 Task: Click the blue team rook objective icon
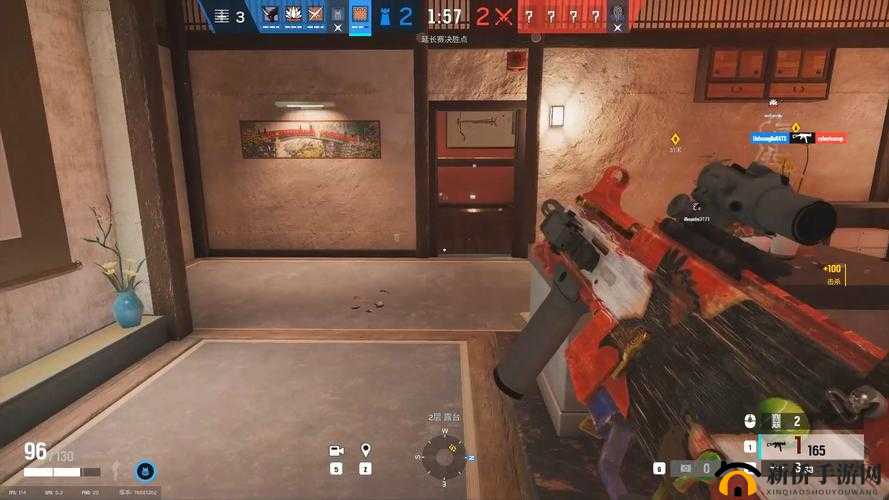[384, 15]
